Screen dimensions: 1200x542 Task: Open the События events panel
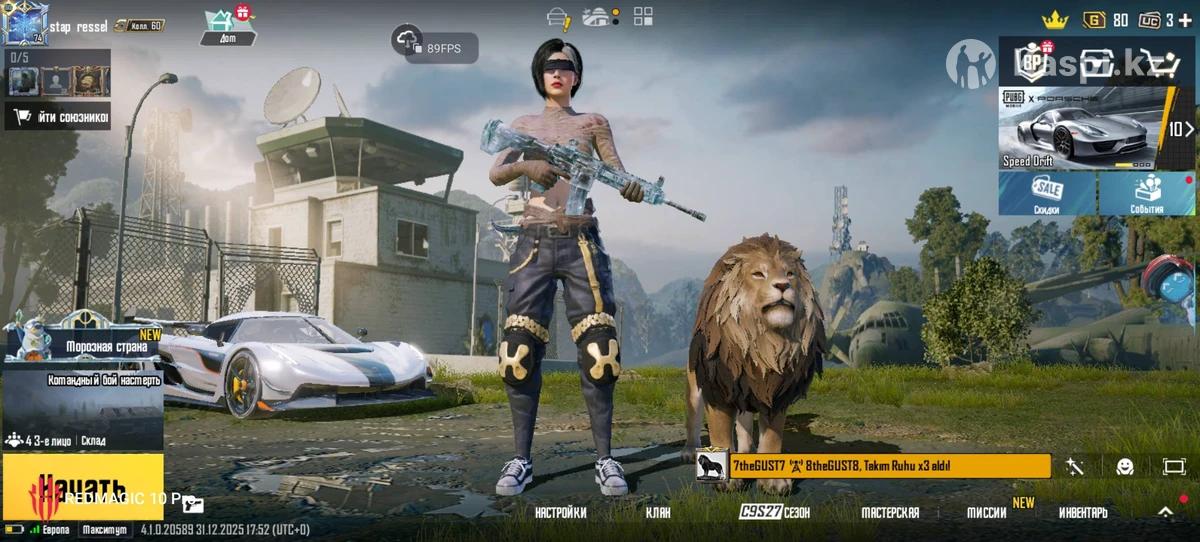tap(1147, 194)
